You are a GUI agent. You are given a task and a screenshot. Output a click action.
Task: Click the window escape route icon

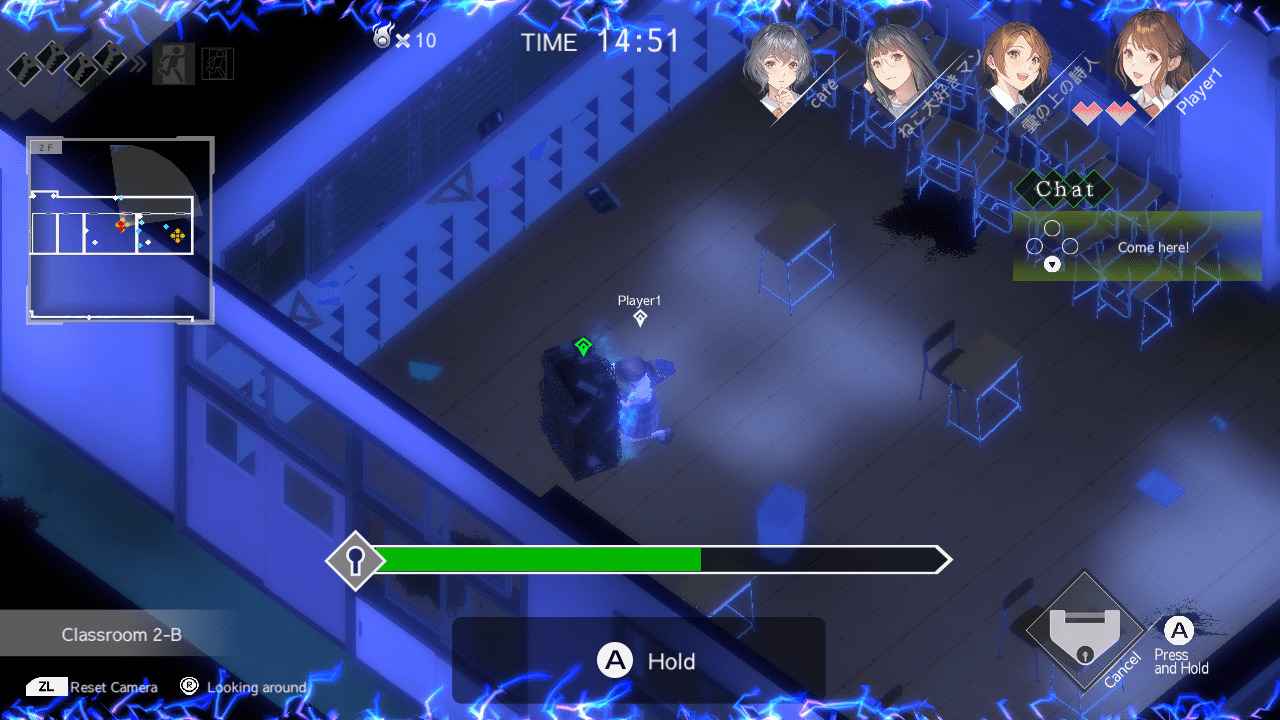[x=218, y=64]
